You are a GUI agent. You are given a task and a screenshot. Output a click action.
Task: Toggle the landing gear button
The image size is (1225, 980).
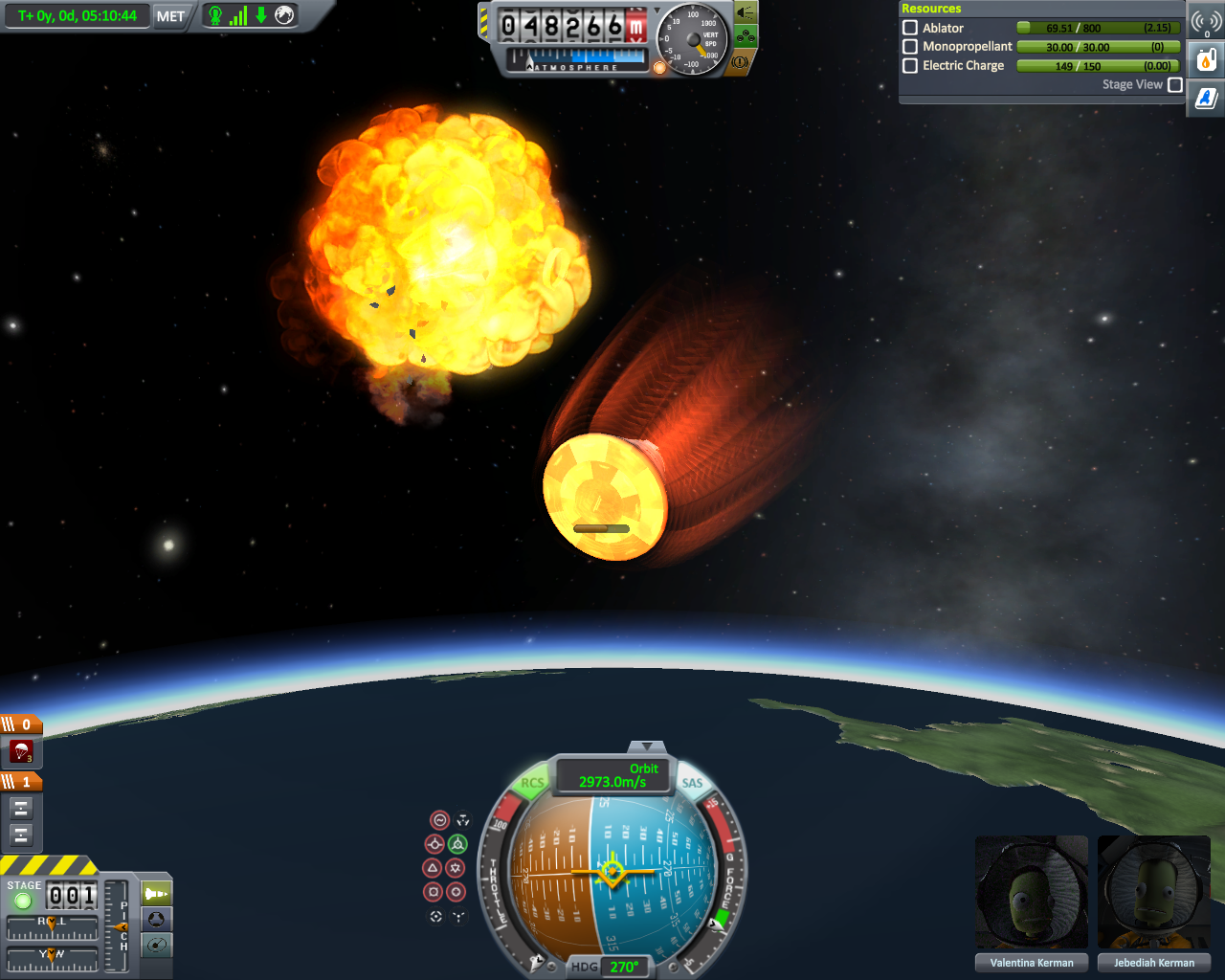coord(746,37)
